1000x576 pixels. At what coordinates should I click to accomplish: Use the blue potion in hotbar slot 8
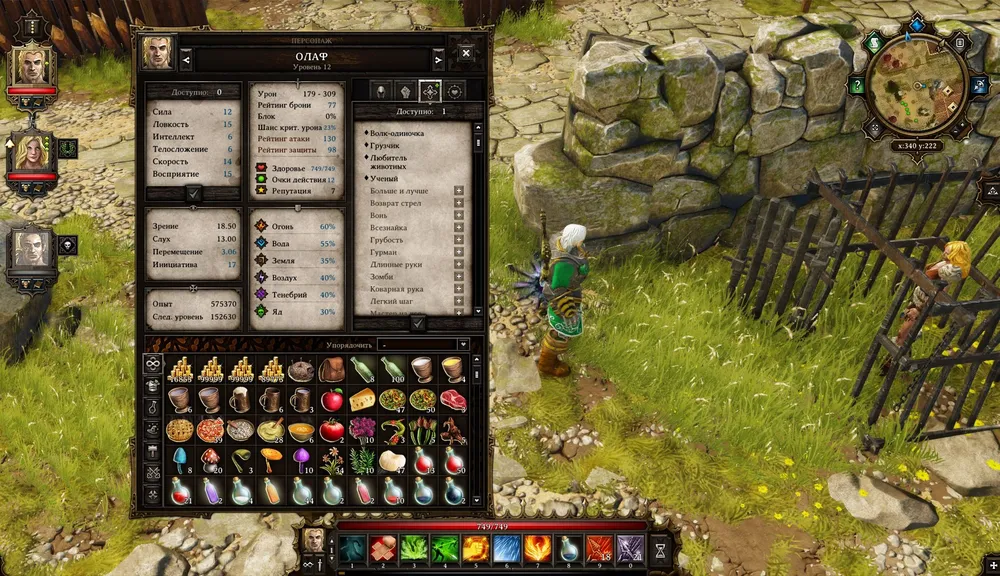tap(568, 548)
